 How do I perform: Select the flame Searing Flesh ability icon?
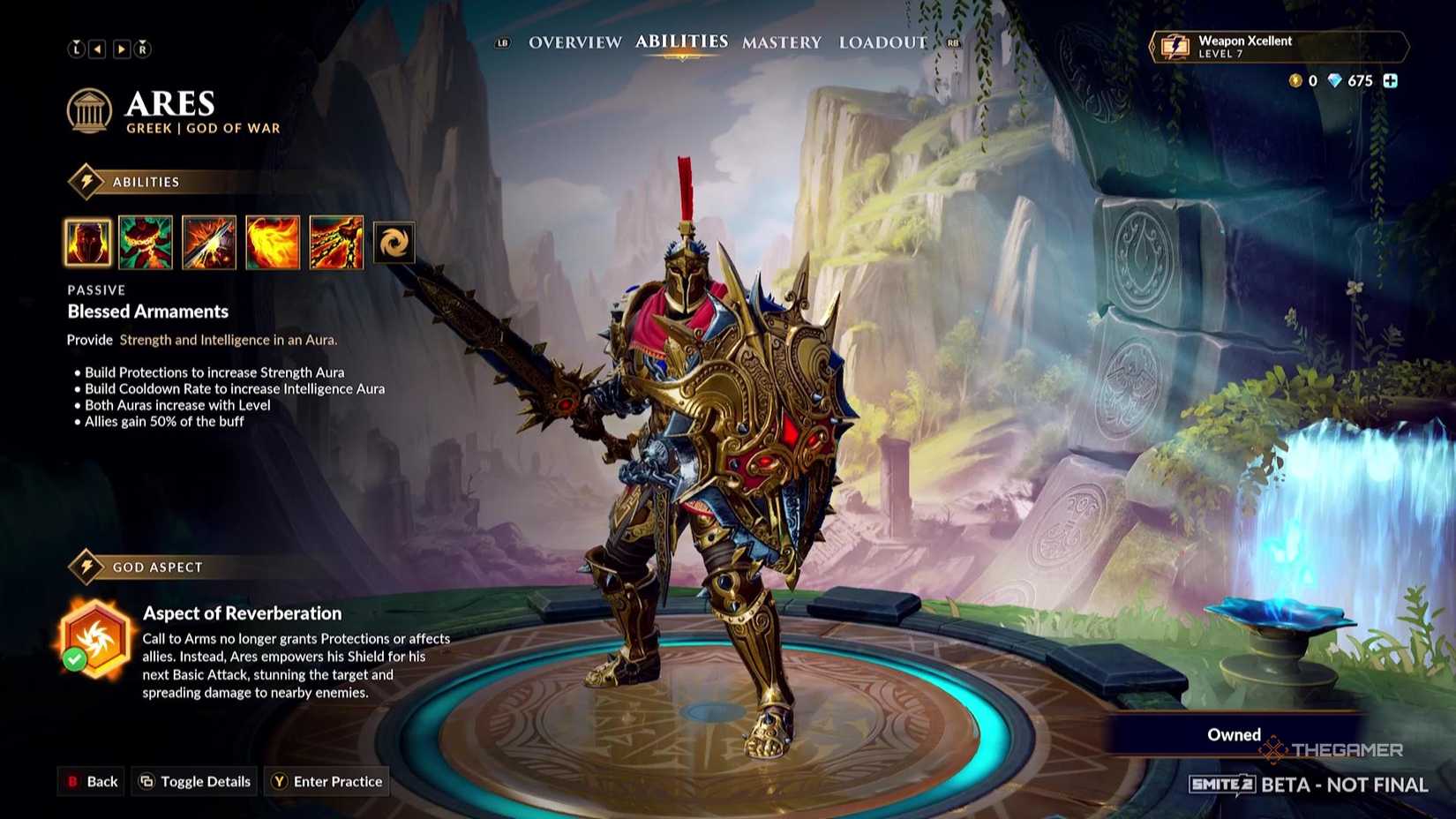point(272,243)
